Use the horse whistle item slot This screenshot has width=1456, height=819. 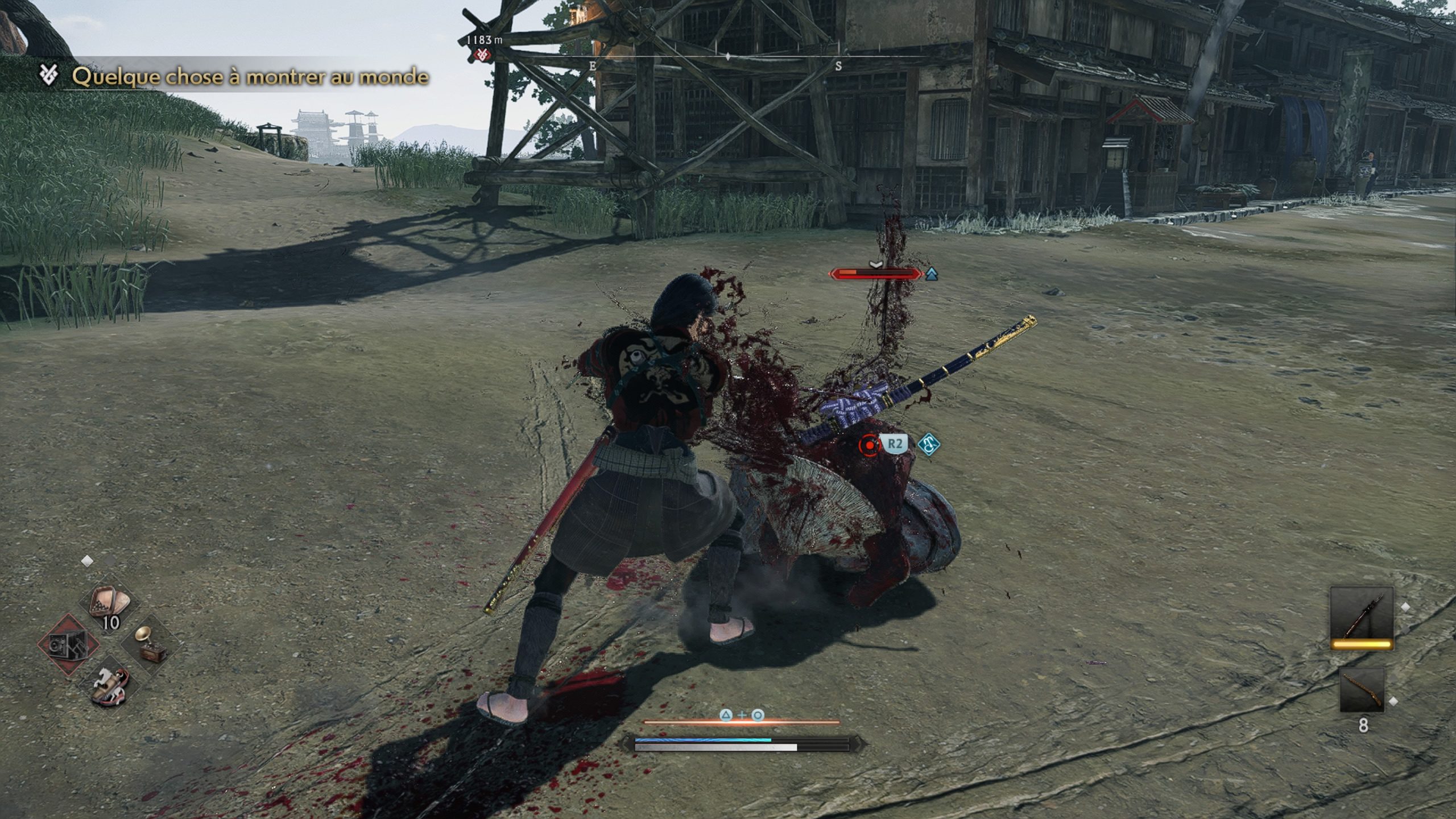tap(111, 684)
